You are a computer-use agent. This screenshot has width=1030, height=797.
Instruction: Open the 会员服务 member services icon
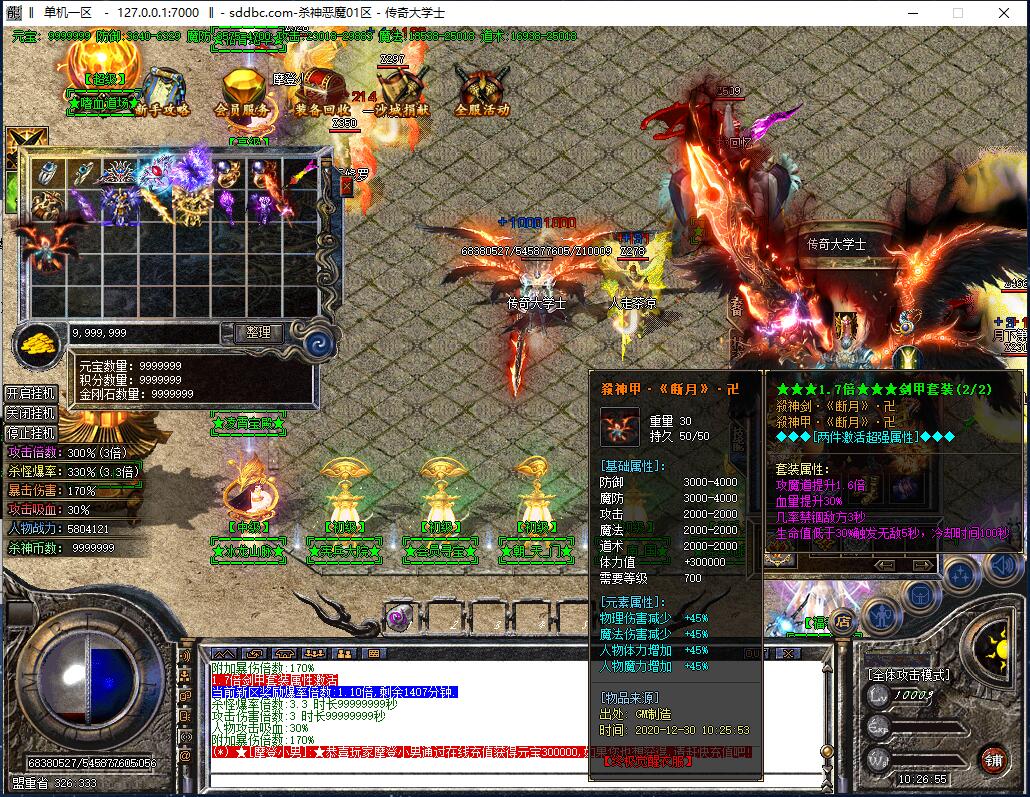(241, 92)
